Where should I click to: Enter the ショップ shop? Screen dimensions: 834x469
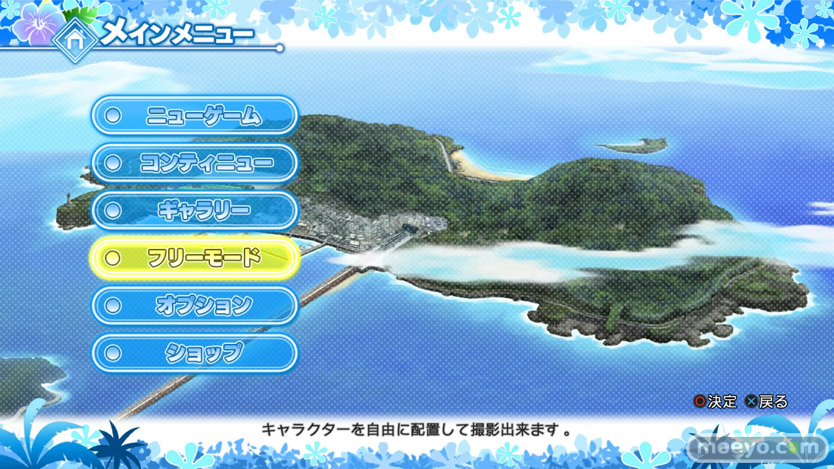[196, 351]
